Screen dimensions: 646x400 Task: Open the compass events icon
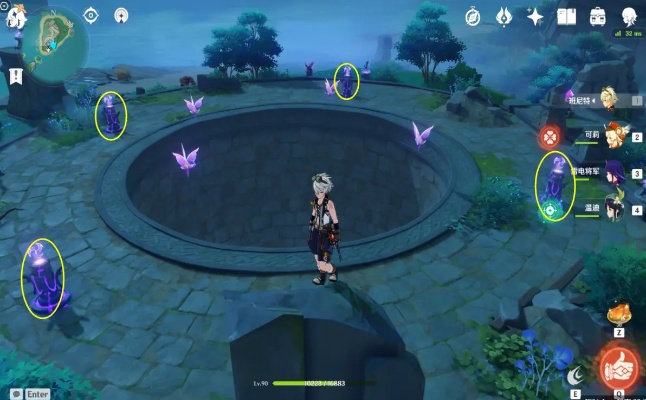pyautogui.click(x=473, y=16)
